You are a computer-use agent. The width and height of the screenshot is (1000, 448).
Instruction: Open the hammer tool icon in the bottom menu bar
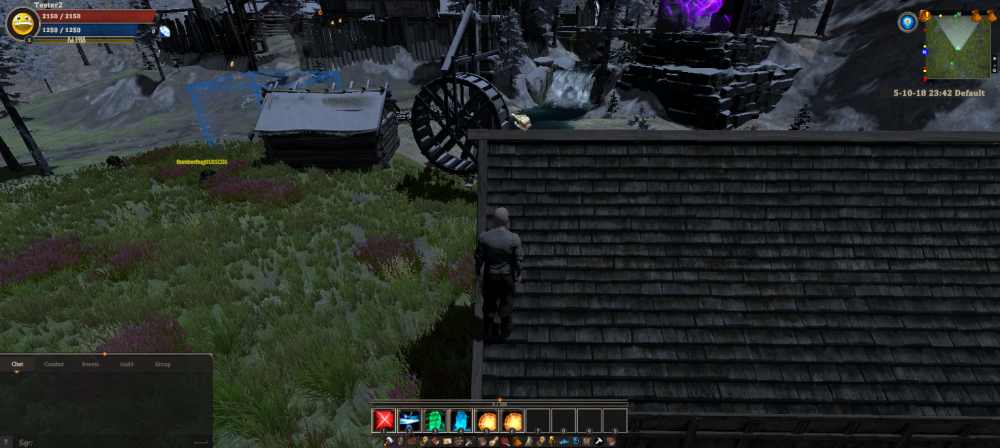pyautogui.click(x=389, y=441)
